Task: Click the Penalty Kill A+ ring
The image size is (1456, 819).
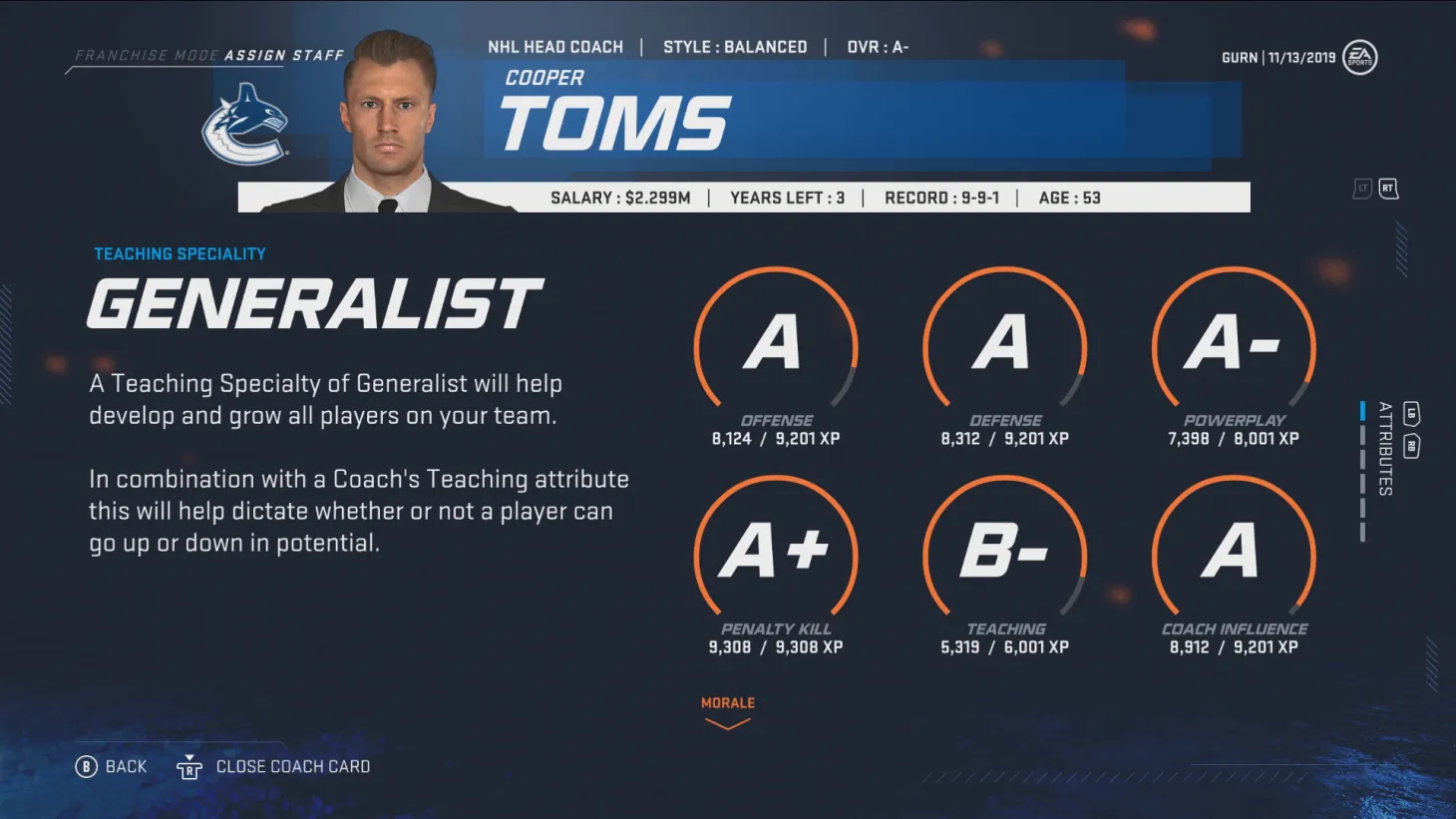Action: 776,552
